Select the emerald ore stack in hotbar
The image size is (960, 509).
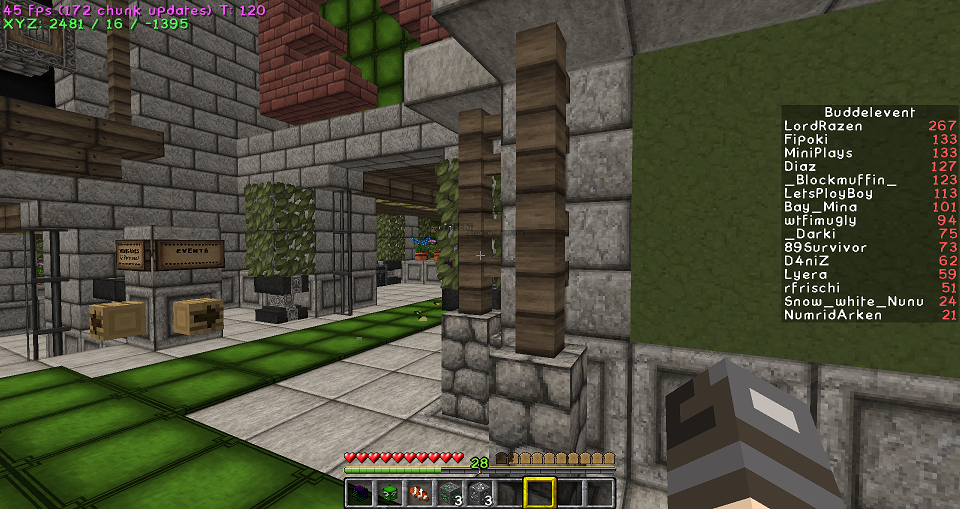[450, 492]
